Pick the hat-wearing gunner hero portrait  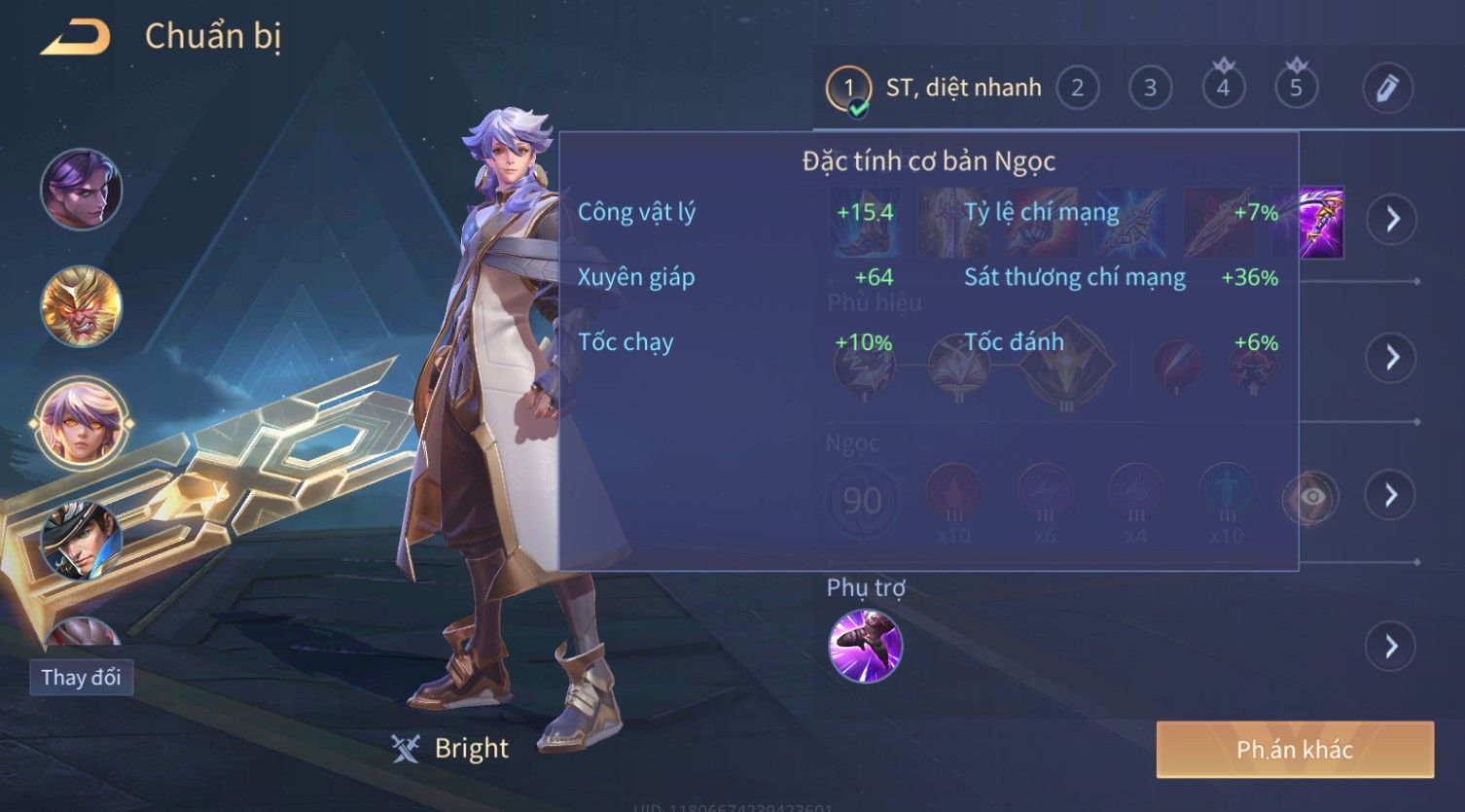point(82,540)
